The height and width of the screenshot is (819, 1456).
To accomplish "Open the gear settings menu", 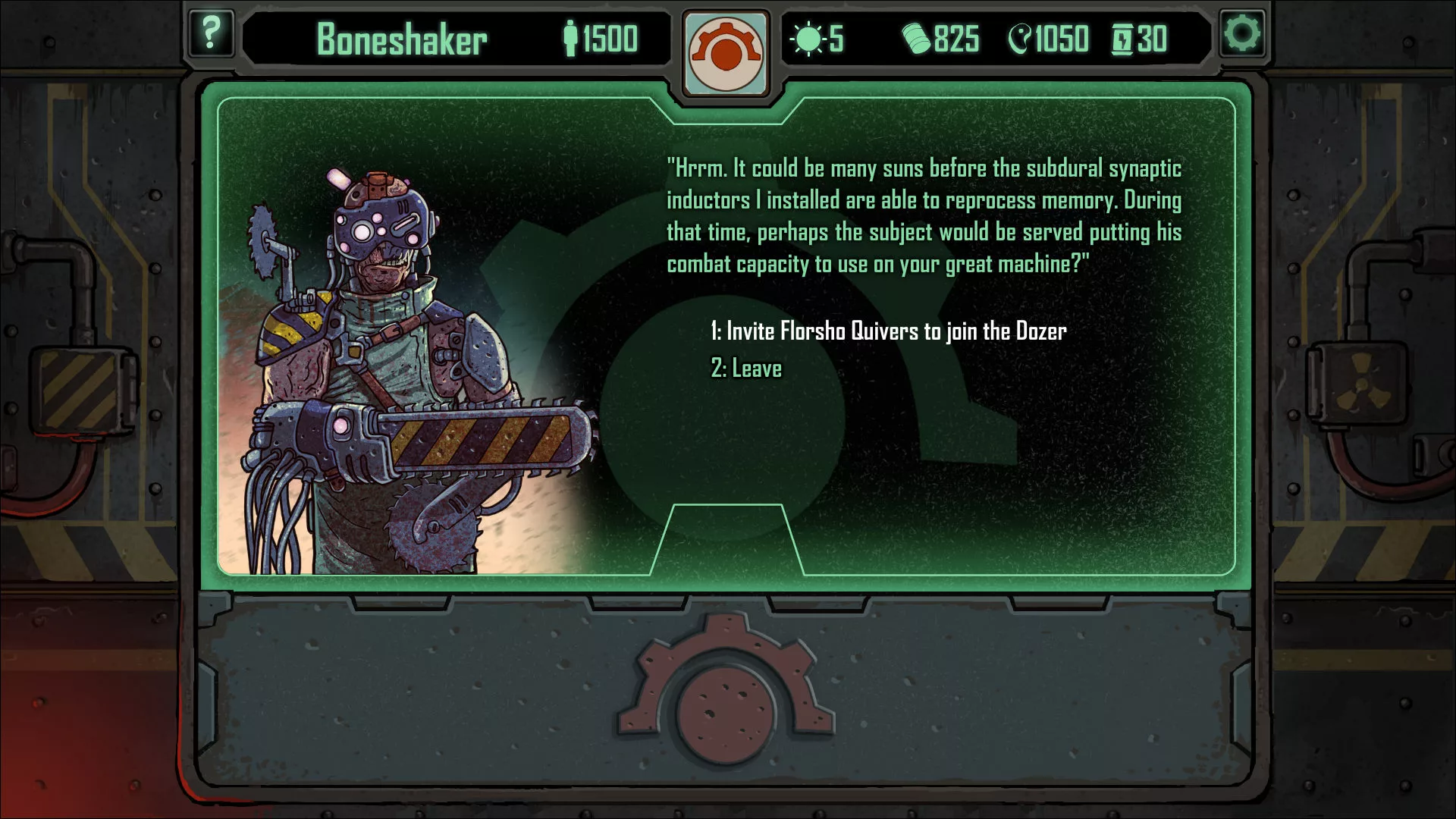I will tap(1242, 34).
